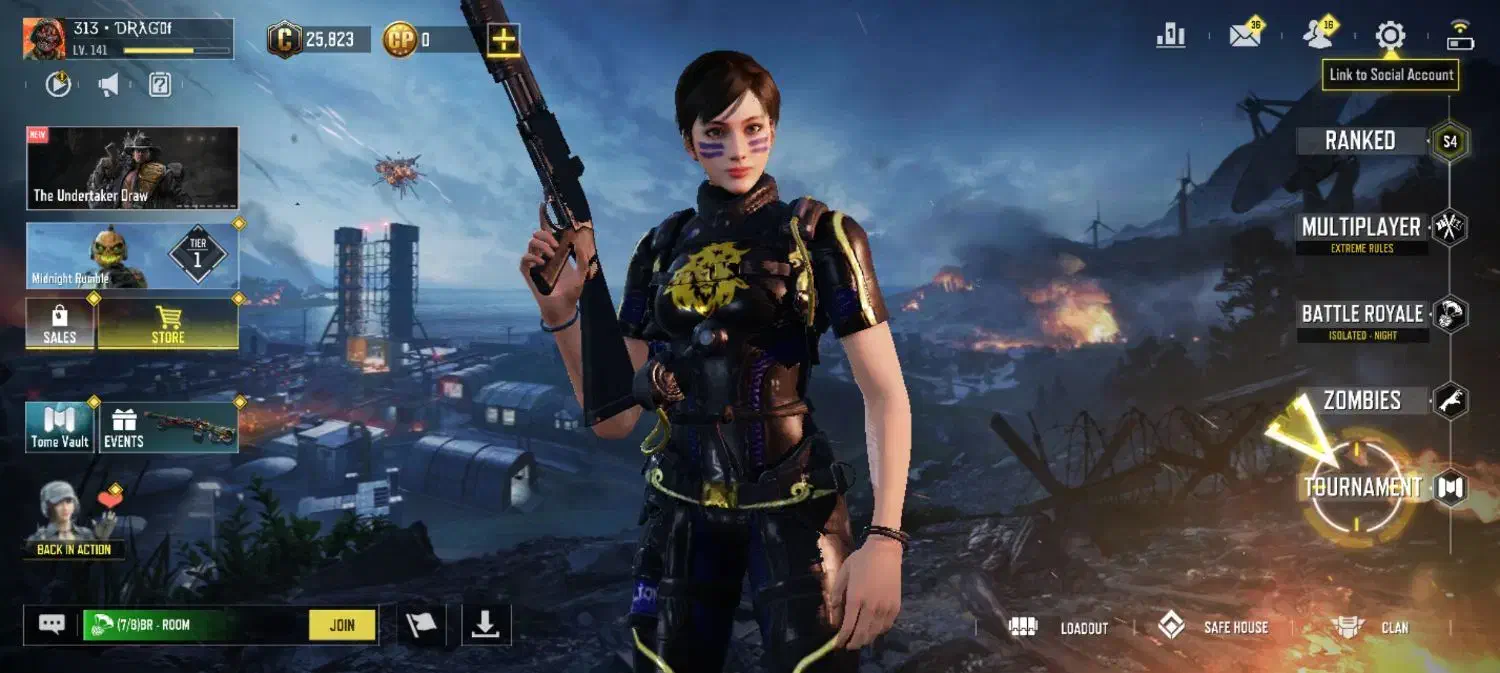Open the friends list icon

(x=1318, y=37)
